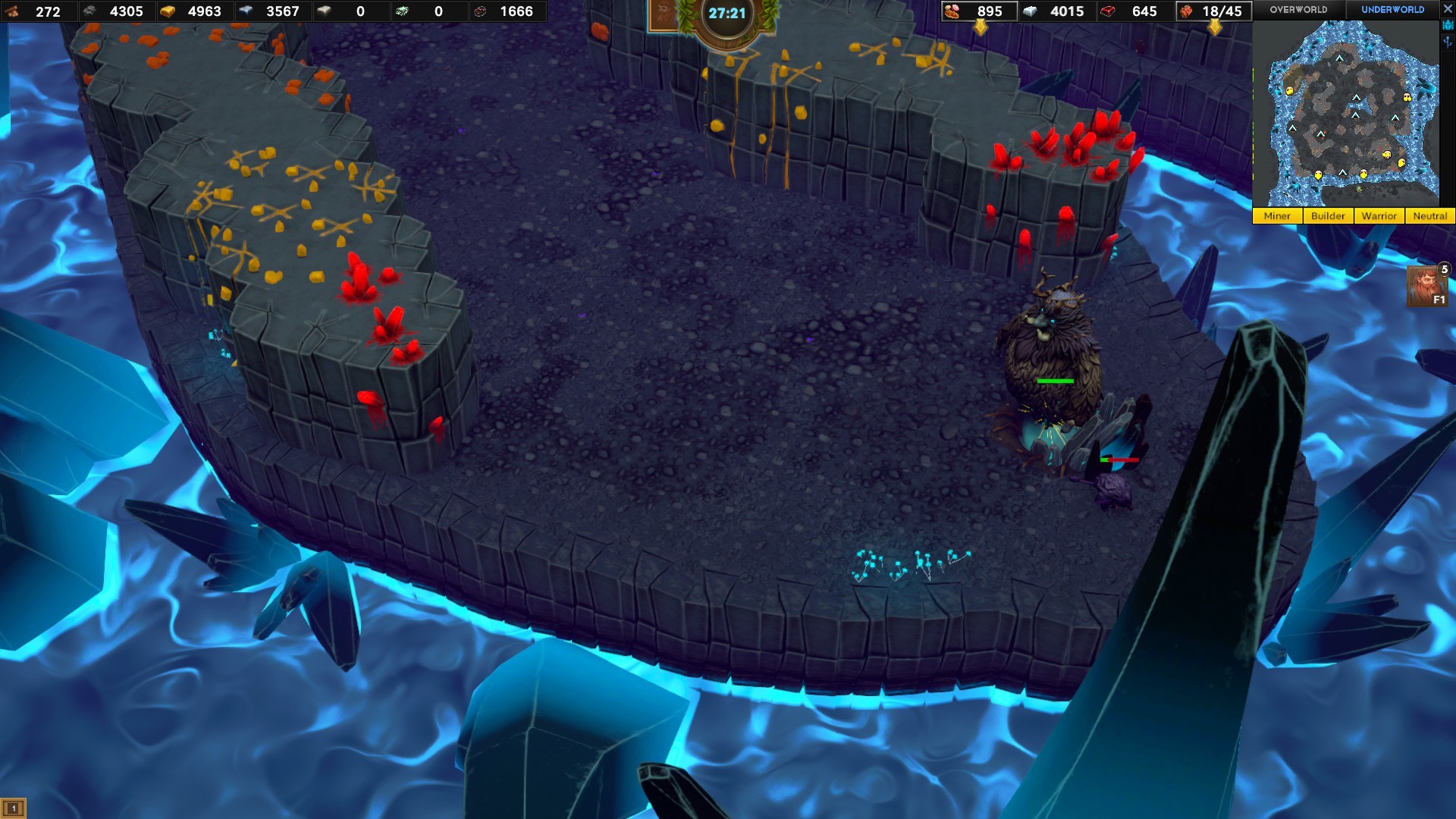Image resolution: width=1456 pixels, height=819 pixels.
Task: Enable the Warrior minimap filter
Action: pos(1379,216)
